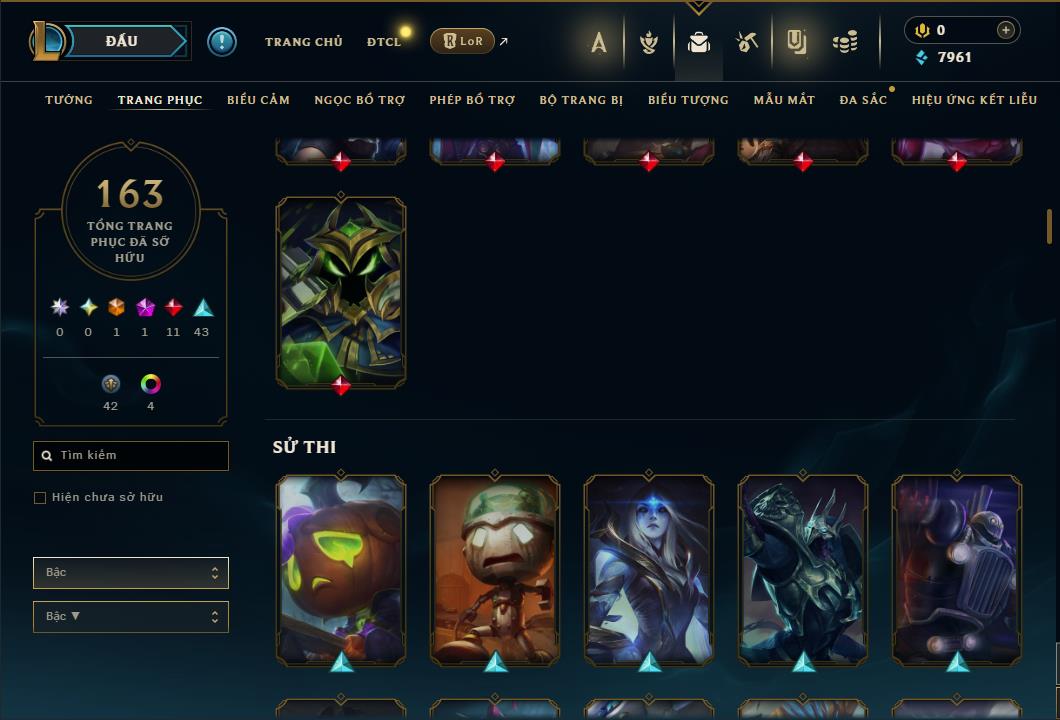This screenshot has height=720, width=1060.
Task: Toggle the Hiện chưa sở hữu checkbox
Action: tap(40, 498)
